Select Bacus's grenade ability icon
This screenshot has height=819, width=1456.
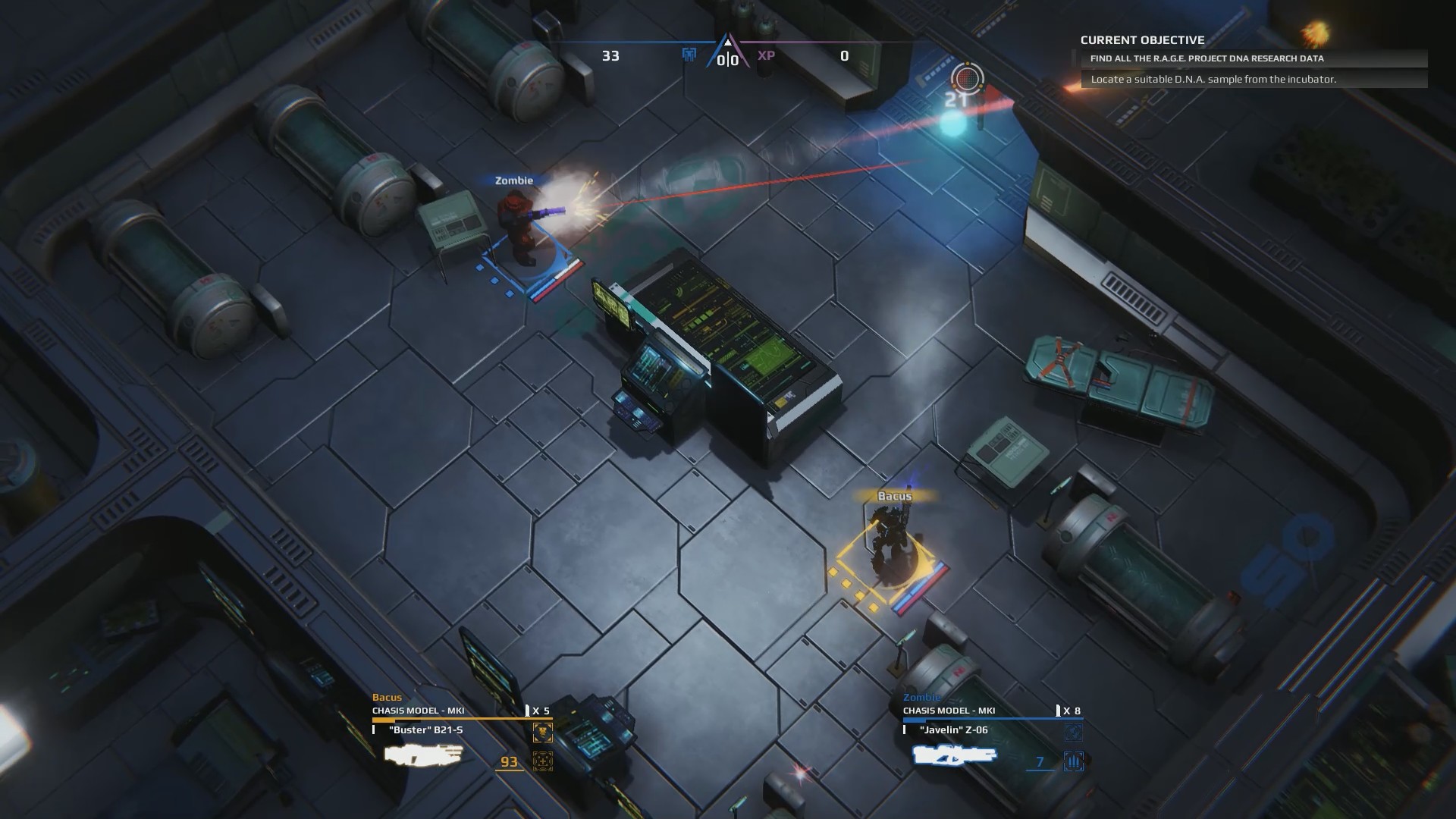click(x=543, y=733)
